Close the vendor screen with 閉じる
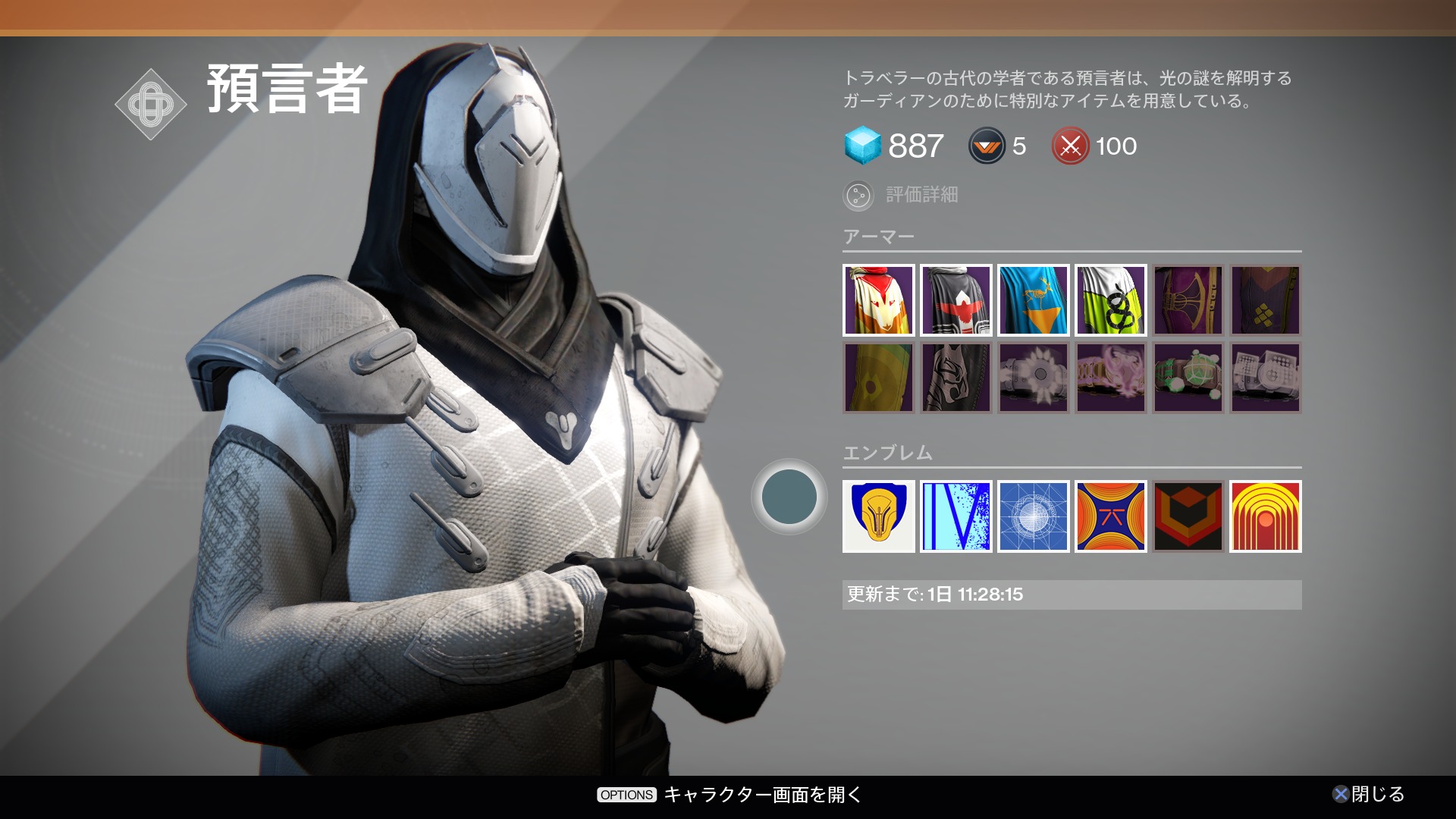Viewport: 1456px width, 819px height. click(1369, 794)
